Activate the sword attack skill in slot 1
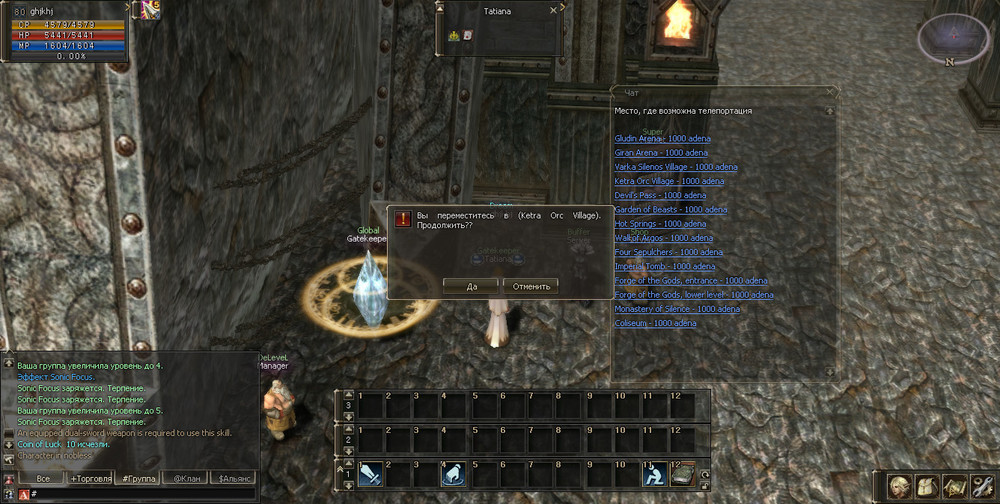This screenshot has height=504, width=1000. point(369,473)
